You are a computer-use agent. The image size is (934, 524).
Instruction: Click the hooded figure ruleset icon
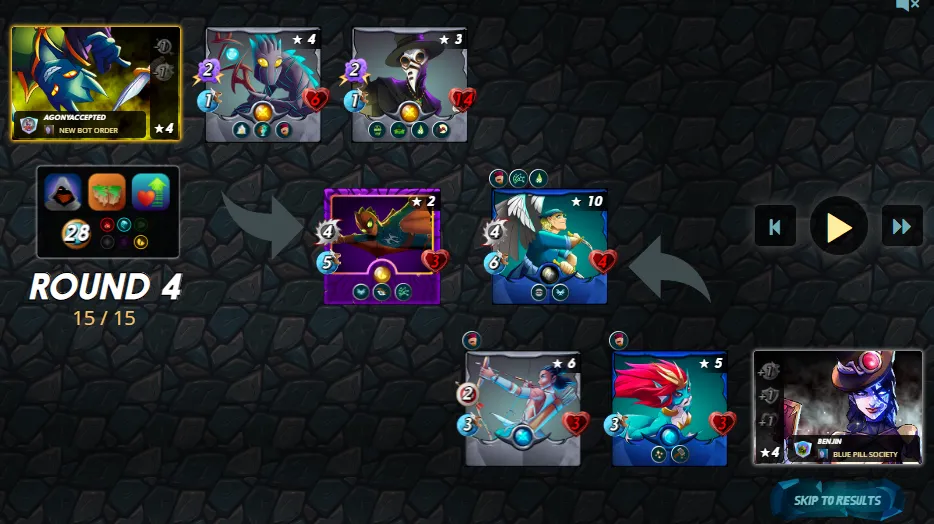pos(63,192)
